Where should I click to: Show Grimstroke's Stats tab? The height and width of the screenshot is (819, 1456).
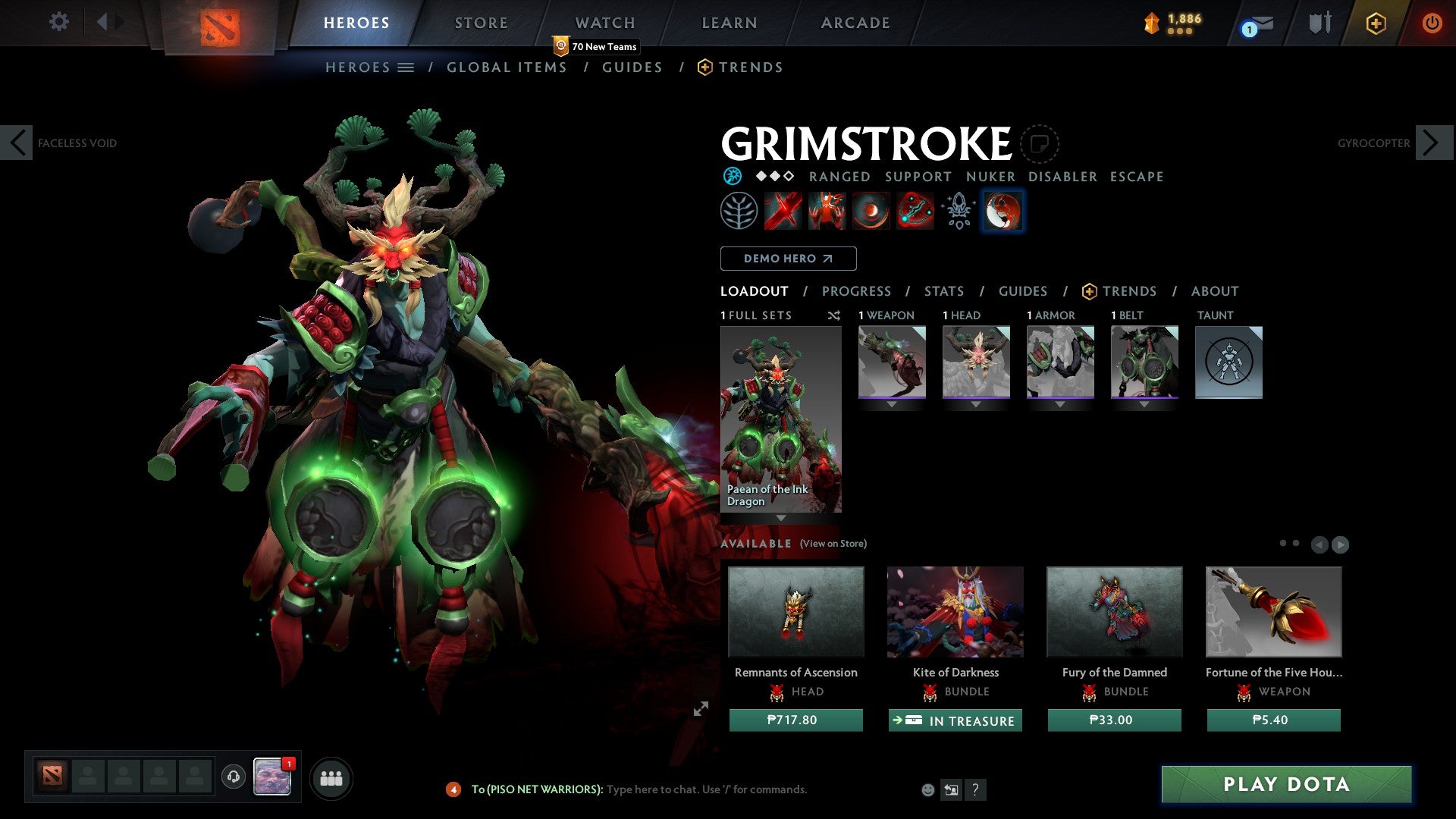943,291
